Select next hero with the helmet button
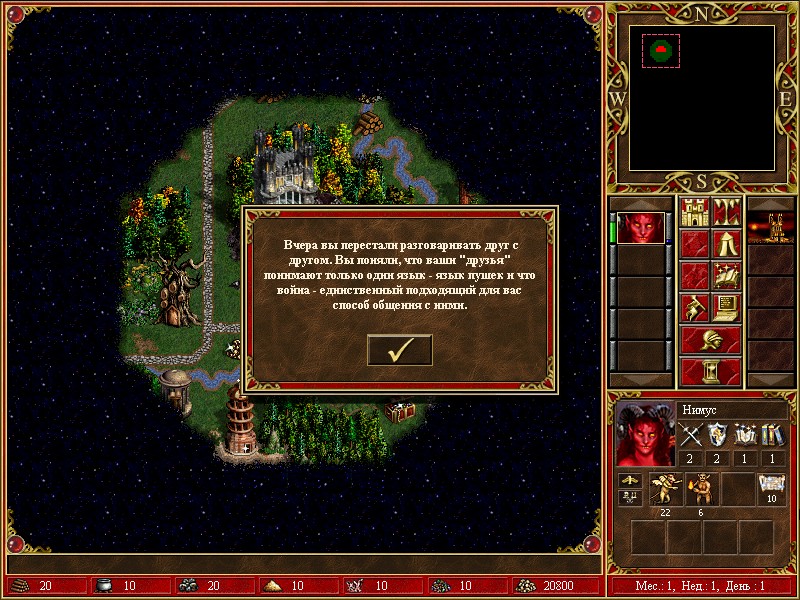The width and height of the screenshot is (800, 600). pos(710,339)
